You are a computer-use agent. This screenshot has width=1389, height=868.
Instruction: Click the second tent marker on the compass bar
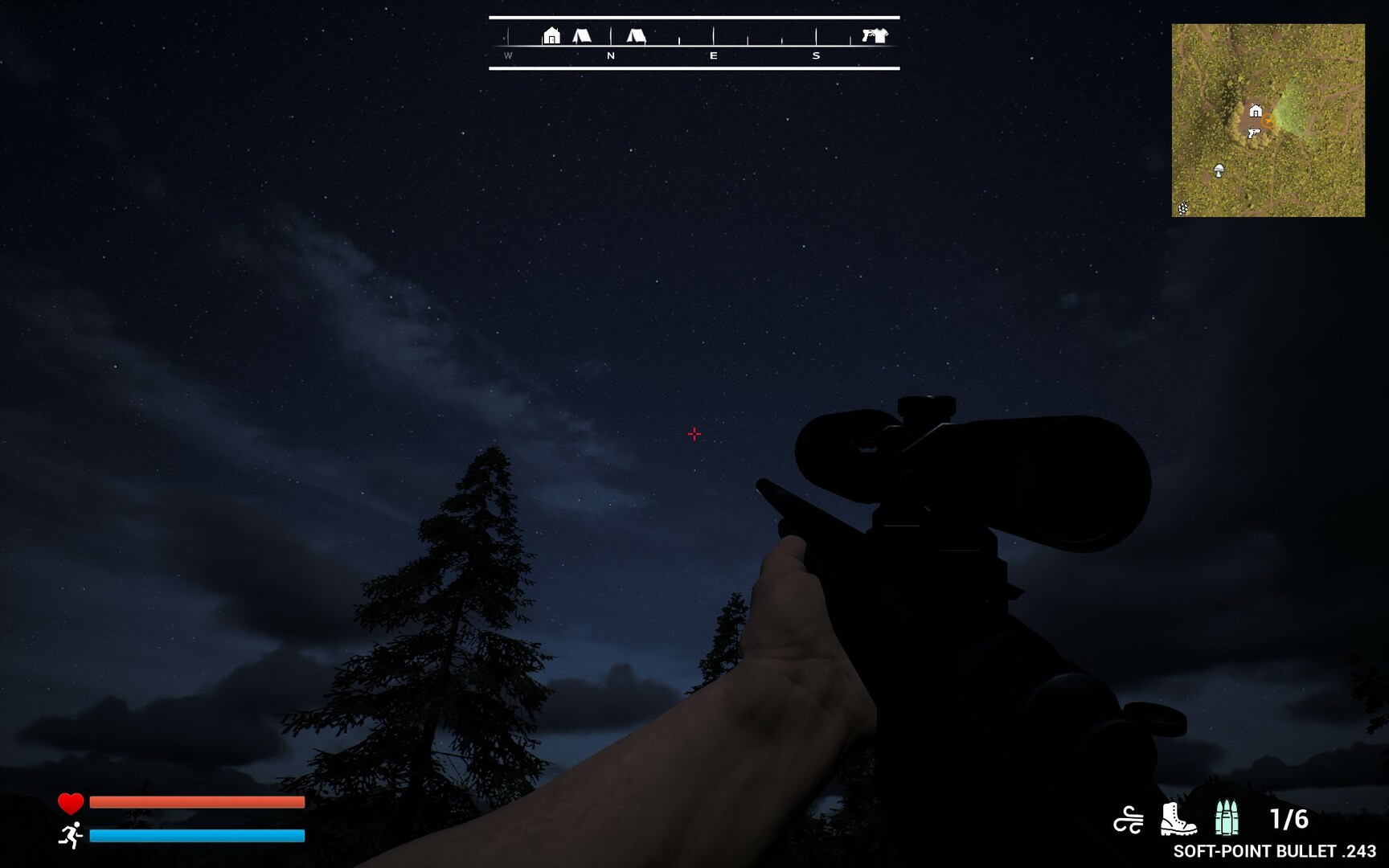pyautogui.click(x=637, y=35)
